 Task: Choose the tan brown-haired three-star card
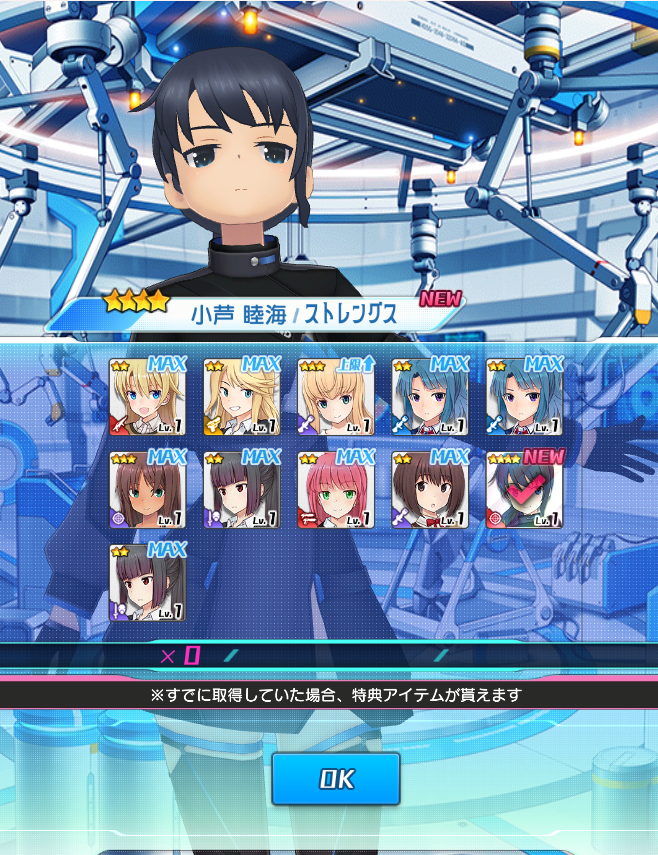148,490
